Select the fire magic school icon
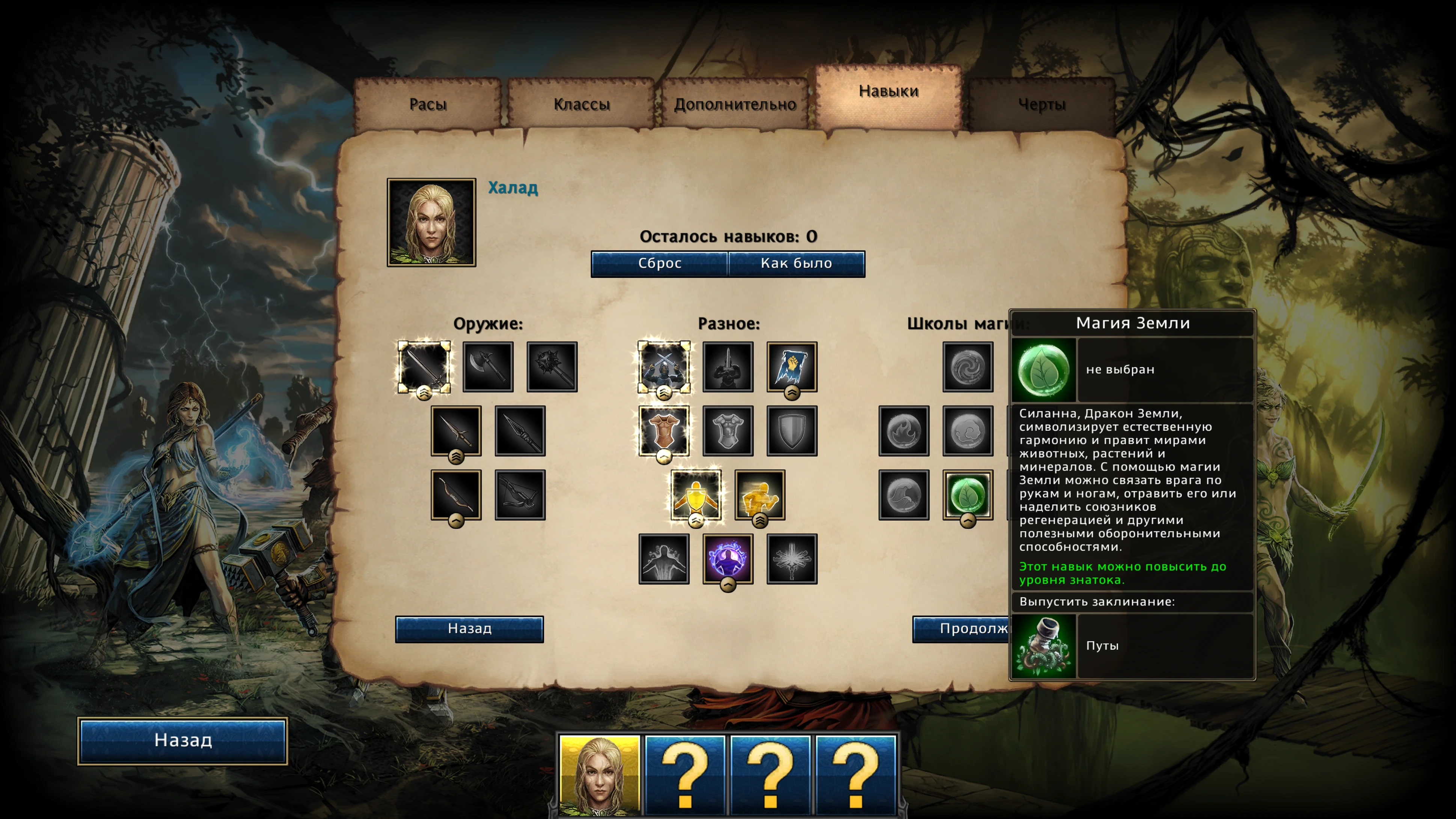 click(x=904, y=431)
